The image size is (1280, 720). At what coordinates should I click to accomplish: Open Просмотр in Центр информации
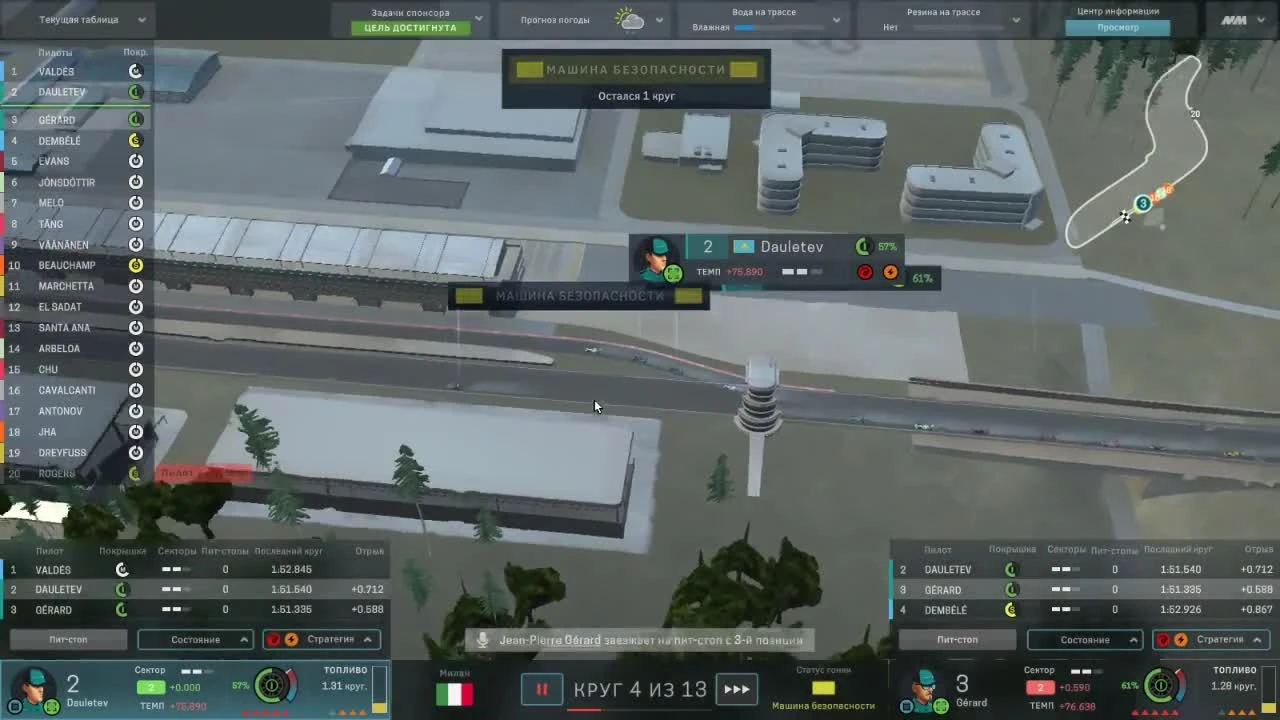coord(1117,27)
